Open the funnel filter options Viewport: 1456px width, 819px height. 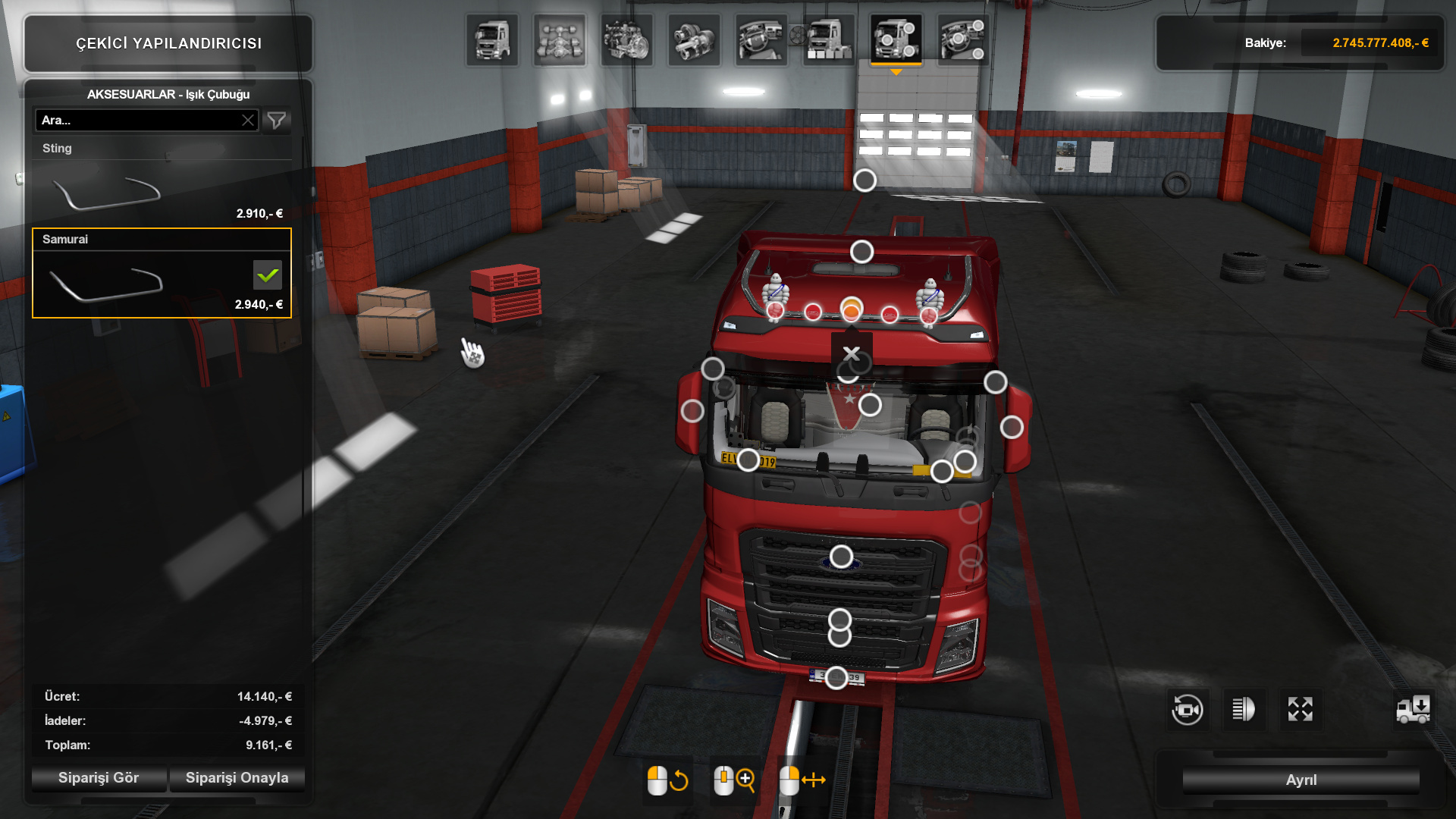[277, 121]
